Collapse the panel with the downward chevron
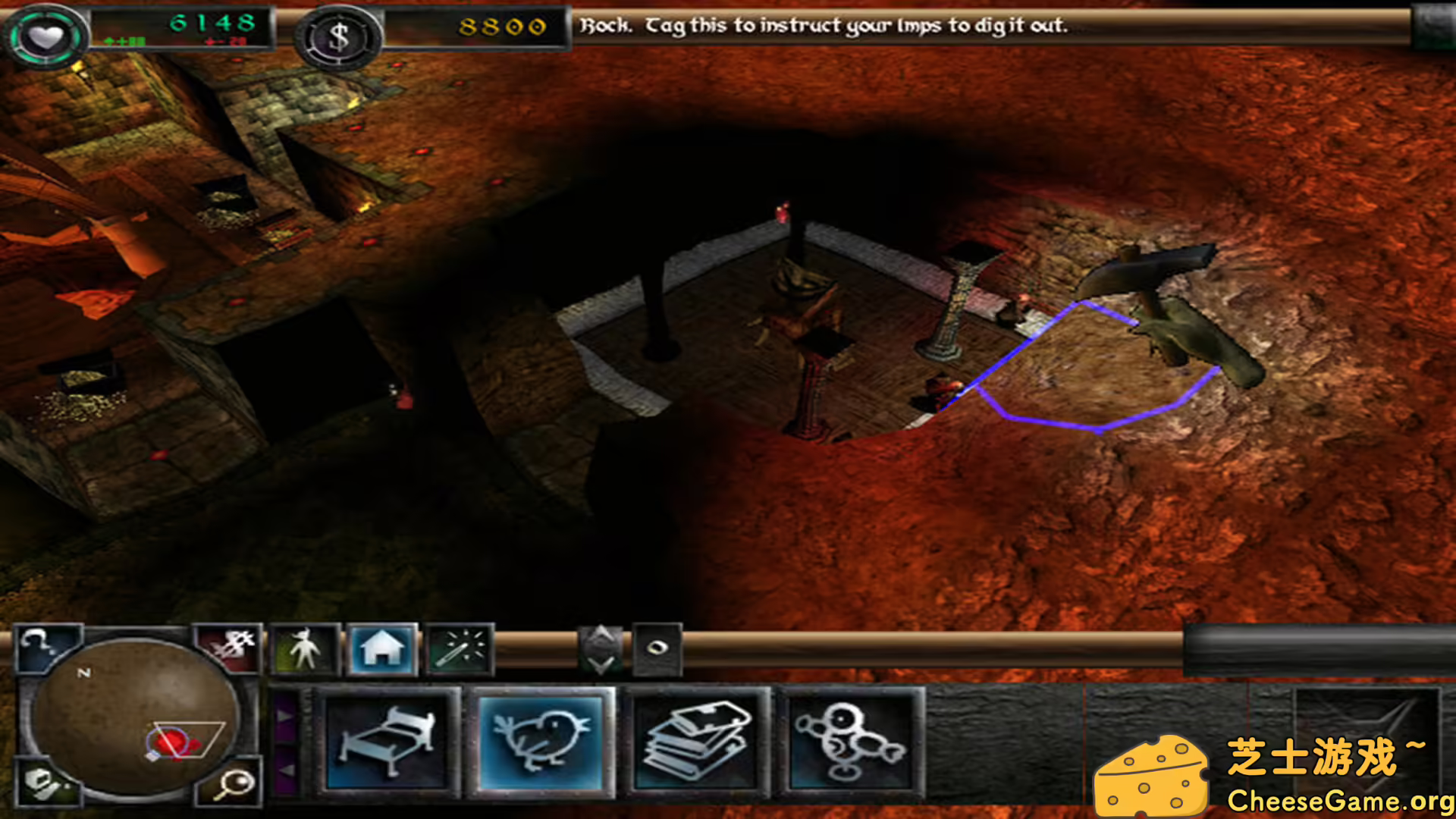The width and height of the screenshot is (1456, 819). [600, 664]
